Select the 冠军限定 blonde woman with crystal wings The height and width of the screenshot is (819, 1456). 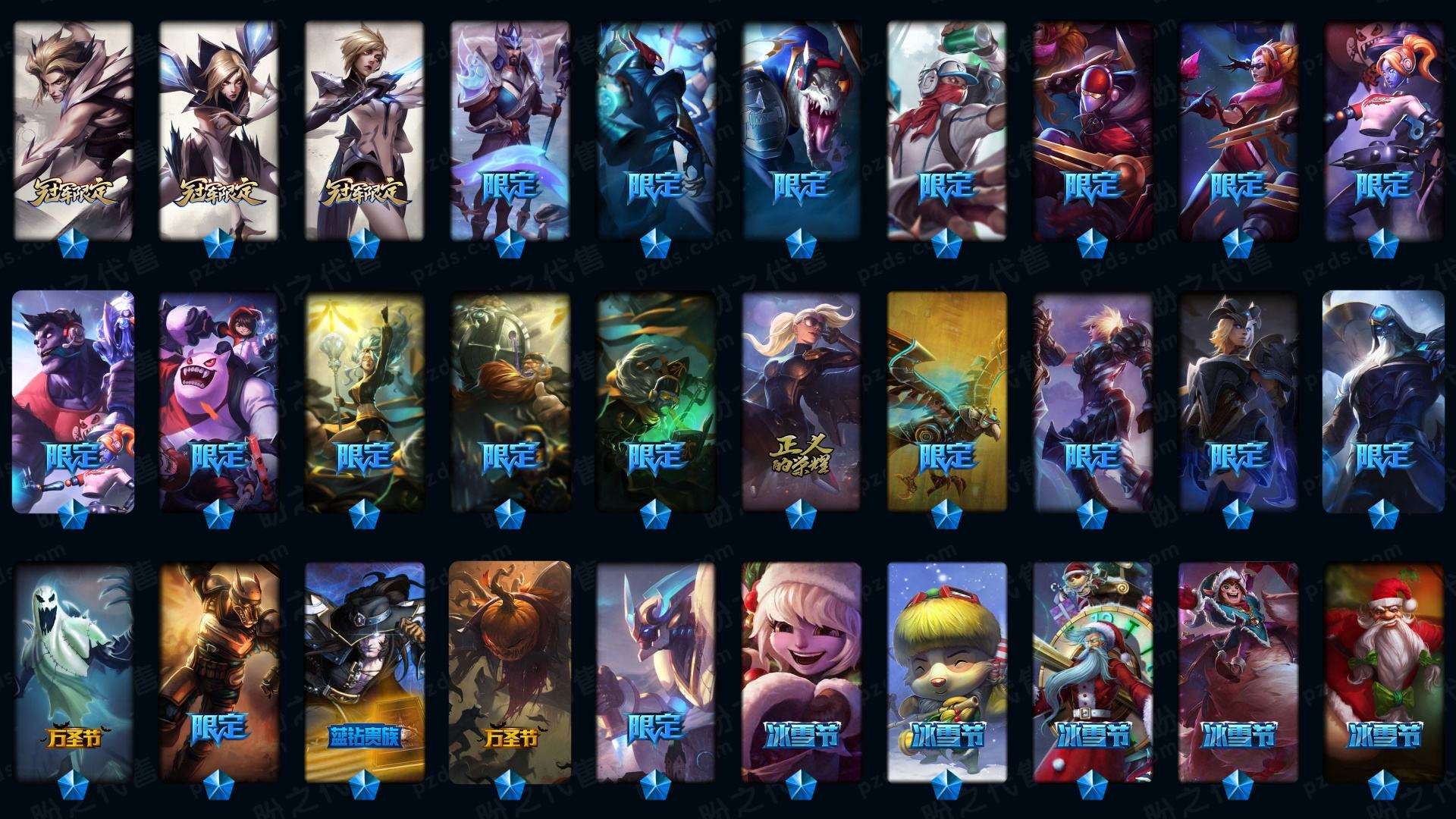(218, 129)
